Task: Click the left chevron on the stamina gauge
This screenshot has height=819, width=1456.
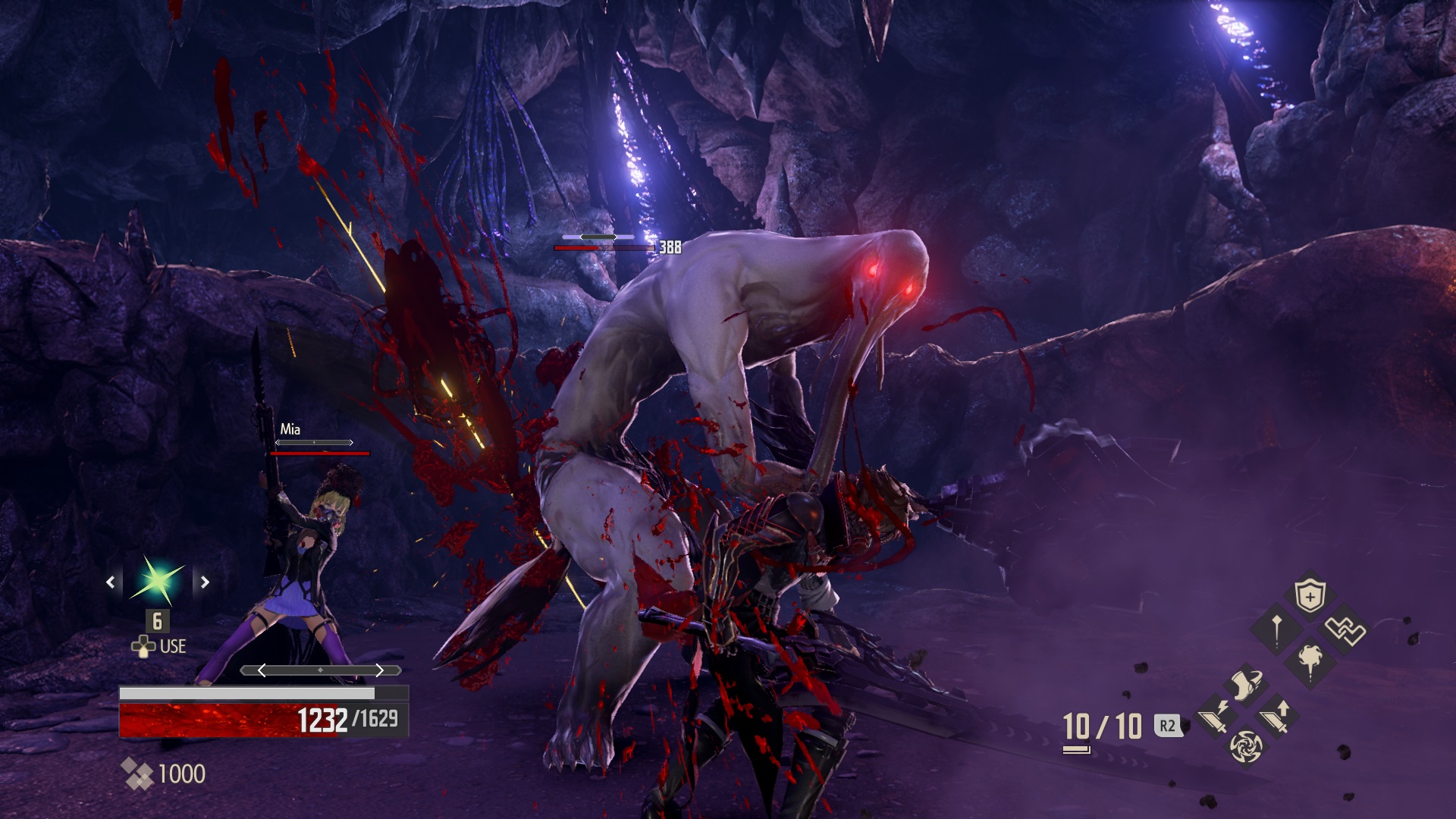Action: click(x=262, y=670)
